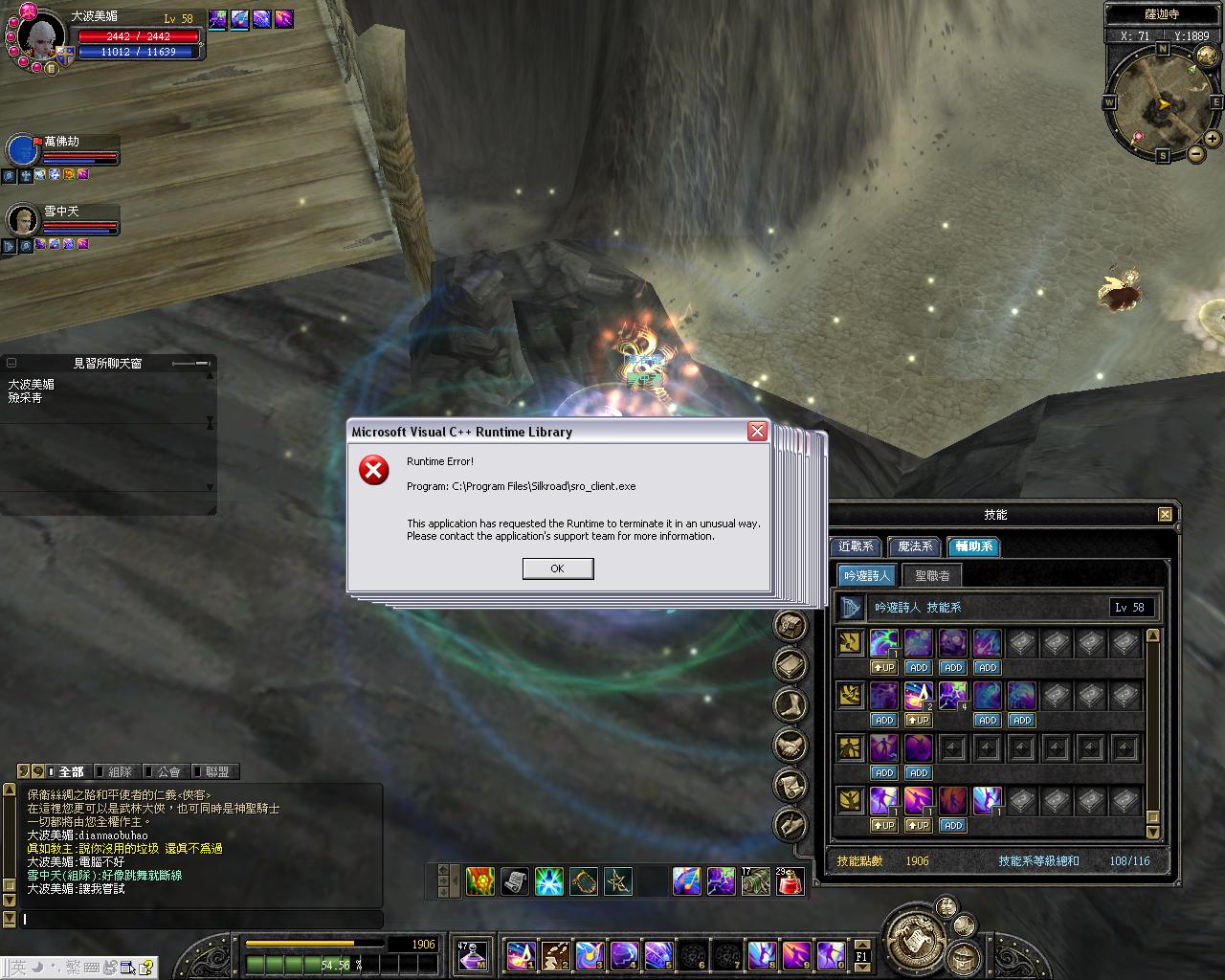Image resolution: width=1225 pixels, height=980 pixels.
Task: Click the star-shaped weapon icon in the item bar
Action: (618, 881)
